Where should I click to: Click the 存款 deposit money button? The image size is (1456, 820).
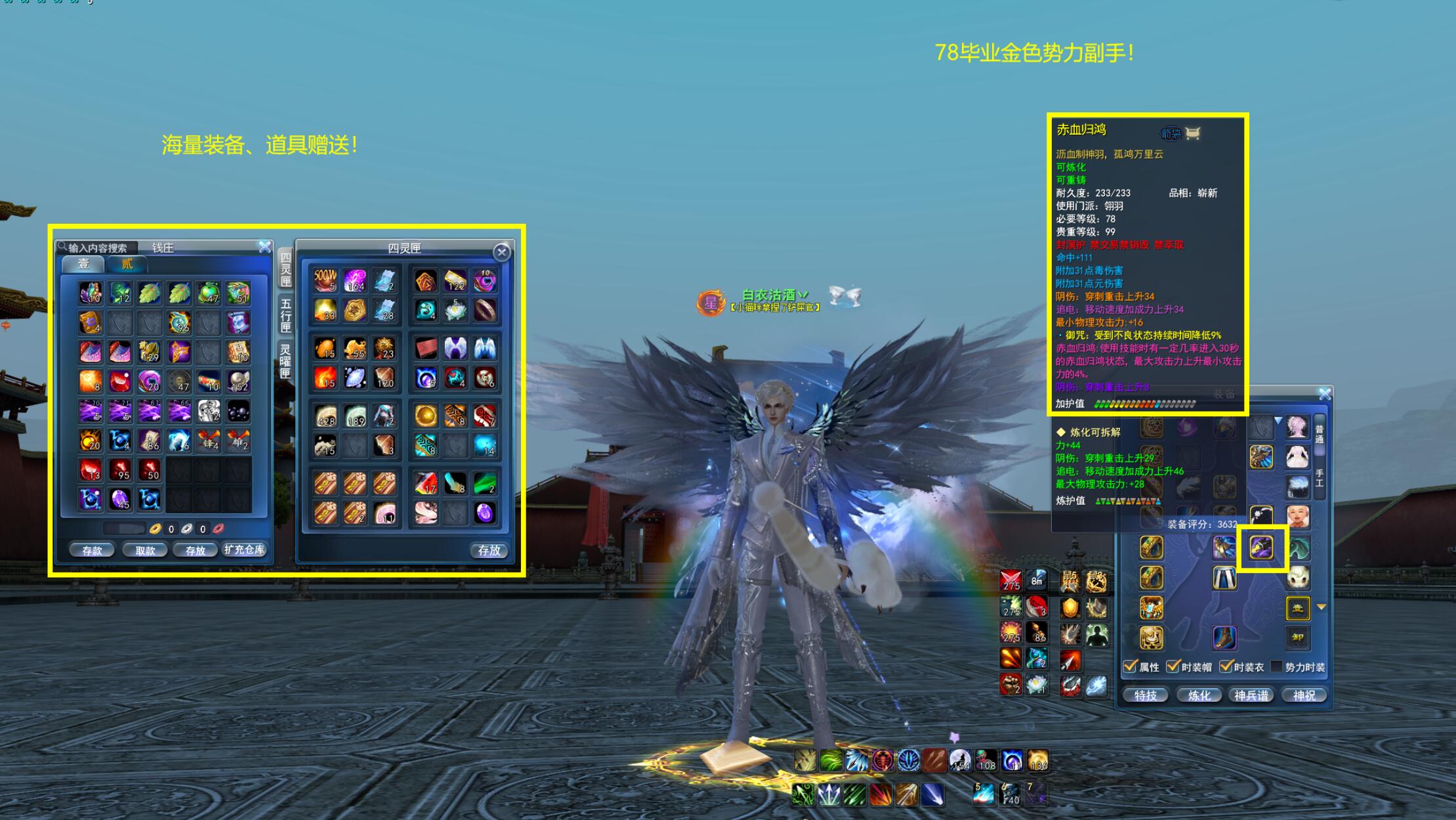[92, 550]
